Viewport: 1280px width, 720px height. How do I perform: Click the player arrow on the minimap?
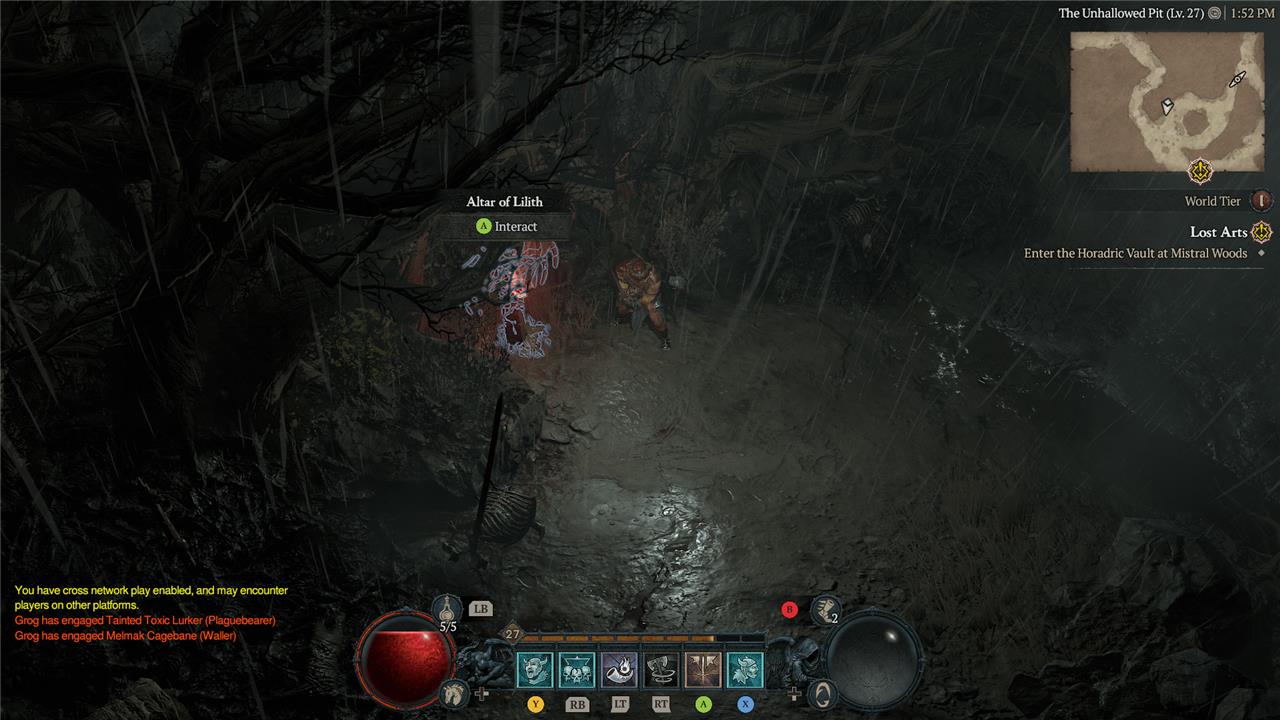pos(1167,106)
